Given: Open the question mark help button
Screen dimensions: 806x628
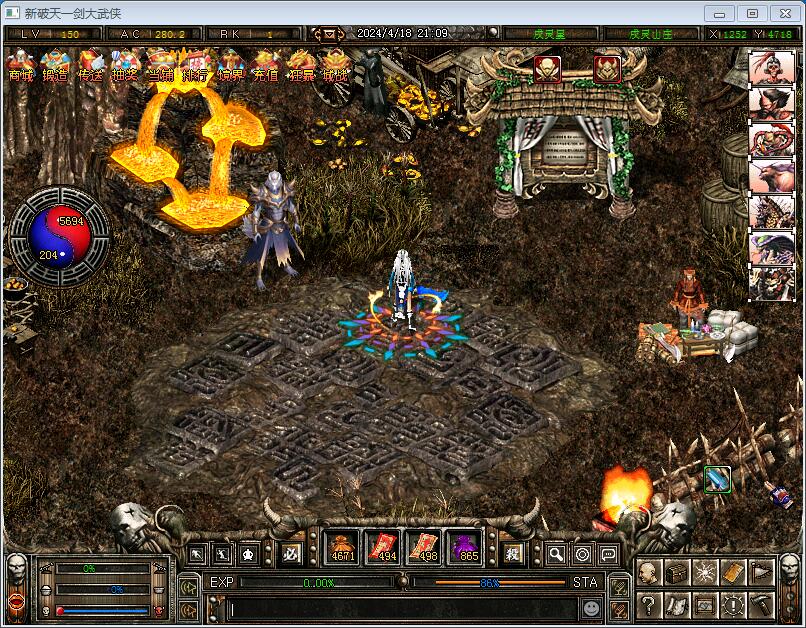Looking at the screenshot, I should tap(648, 605).
